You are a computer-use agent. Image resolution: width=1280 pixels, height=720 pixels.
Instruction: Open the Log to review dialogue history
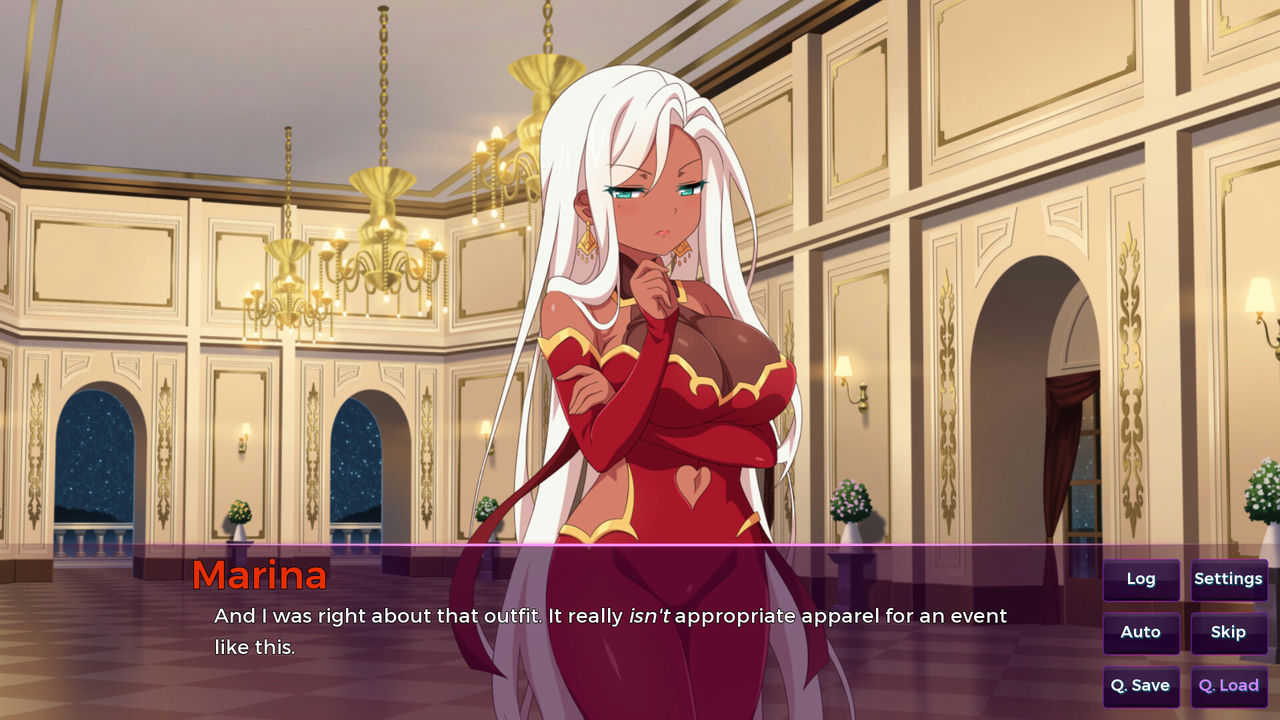pyautogui.click(x=1141, y=579)
